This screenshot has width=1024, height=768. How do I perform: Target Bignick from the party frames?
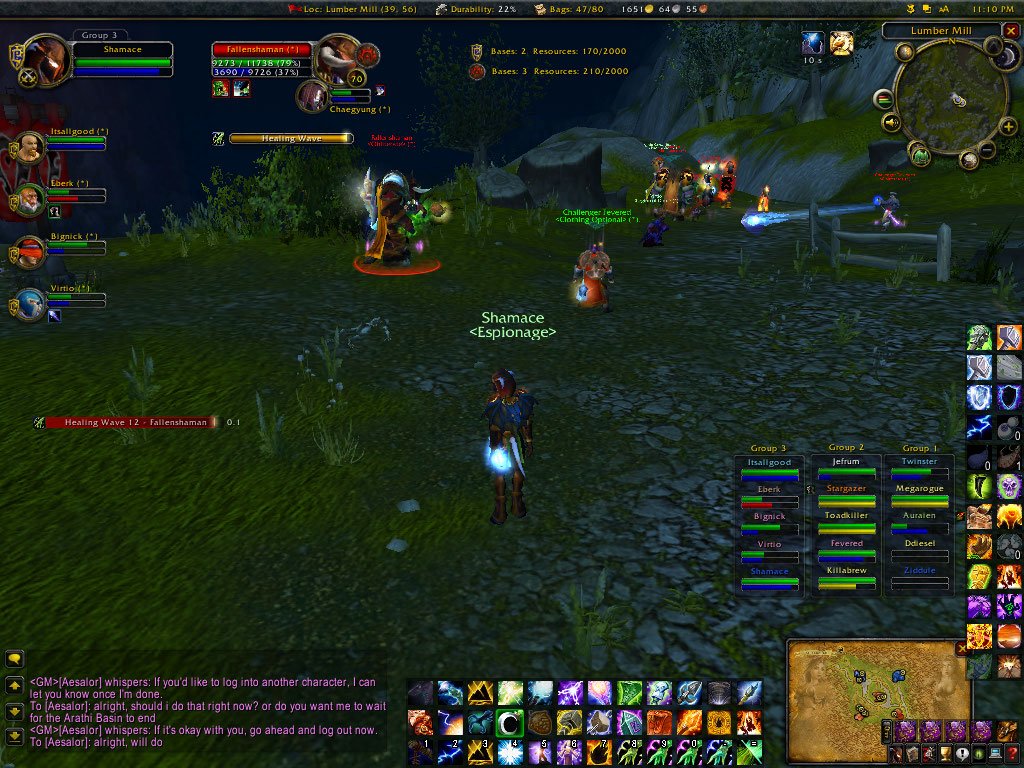pos(30,251)
